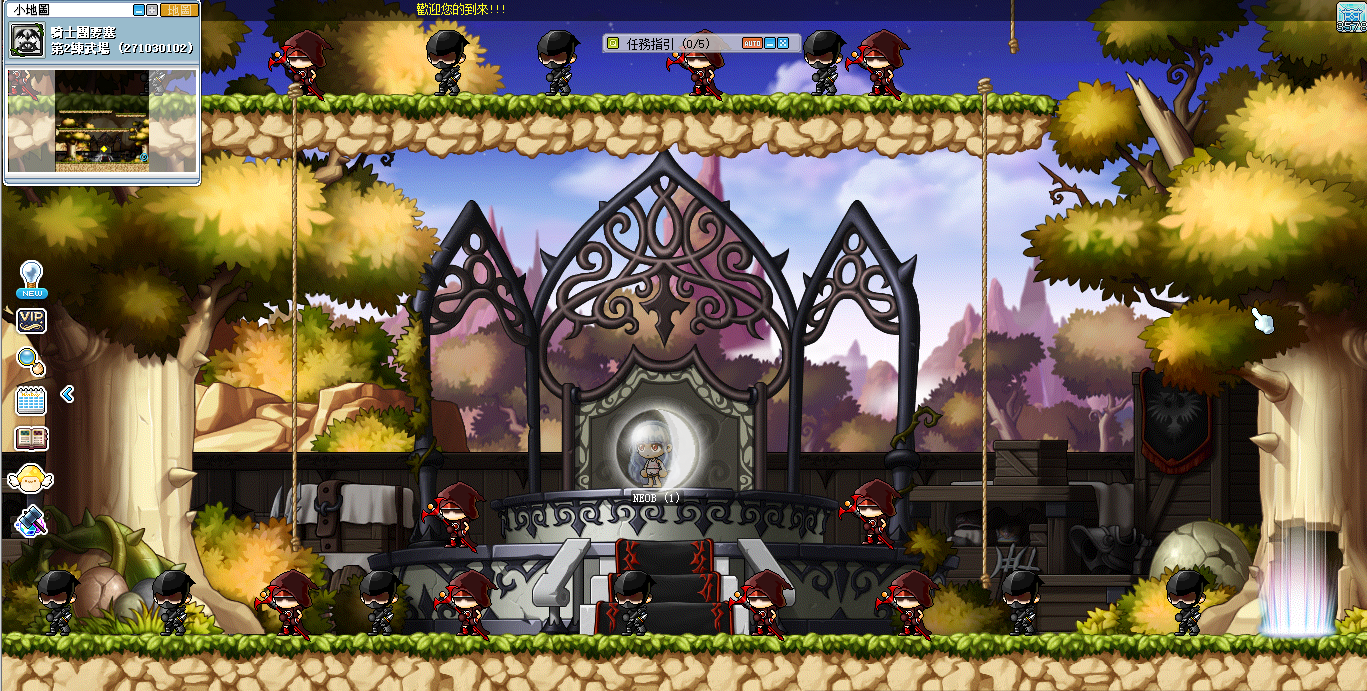Screen dimensions: 1367x691
Task: Click the magnifying glass search icon
Action: point(31,361)
